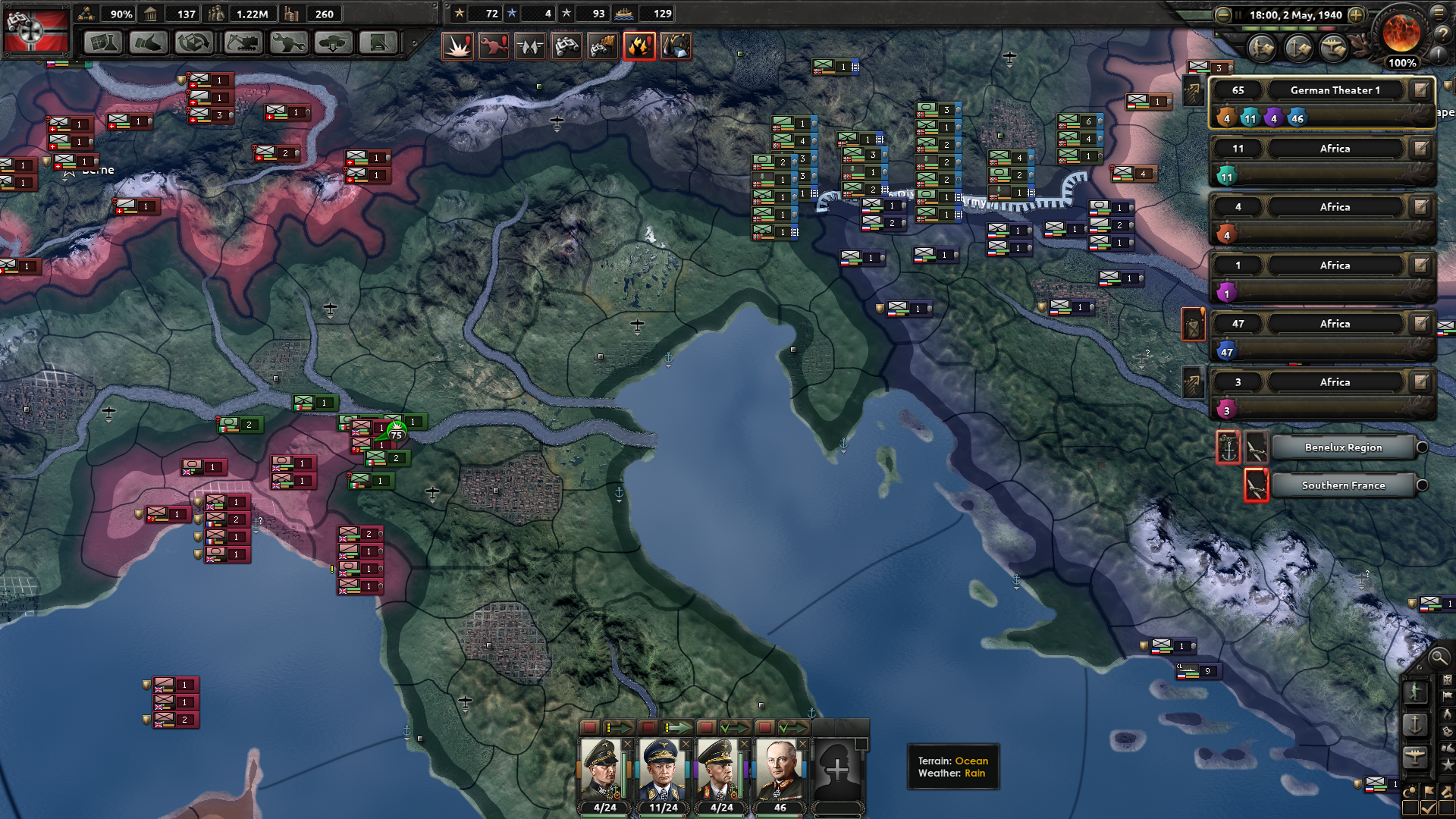Open the Deployment menu tank icon

[x=334, y=43]
